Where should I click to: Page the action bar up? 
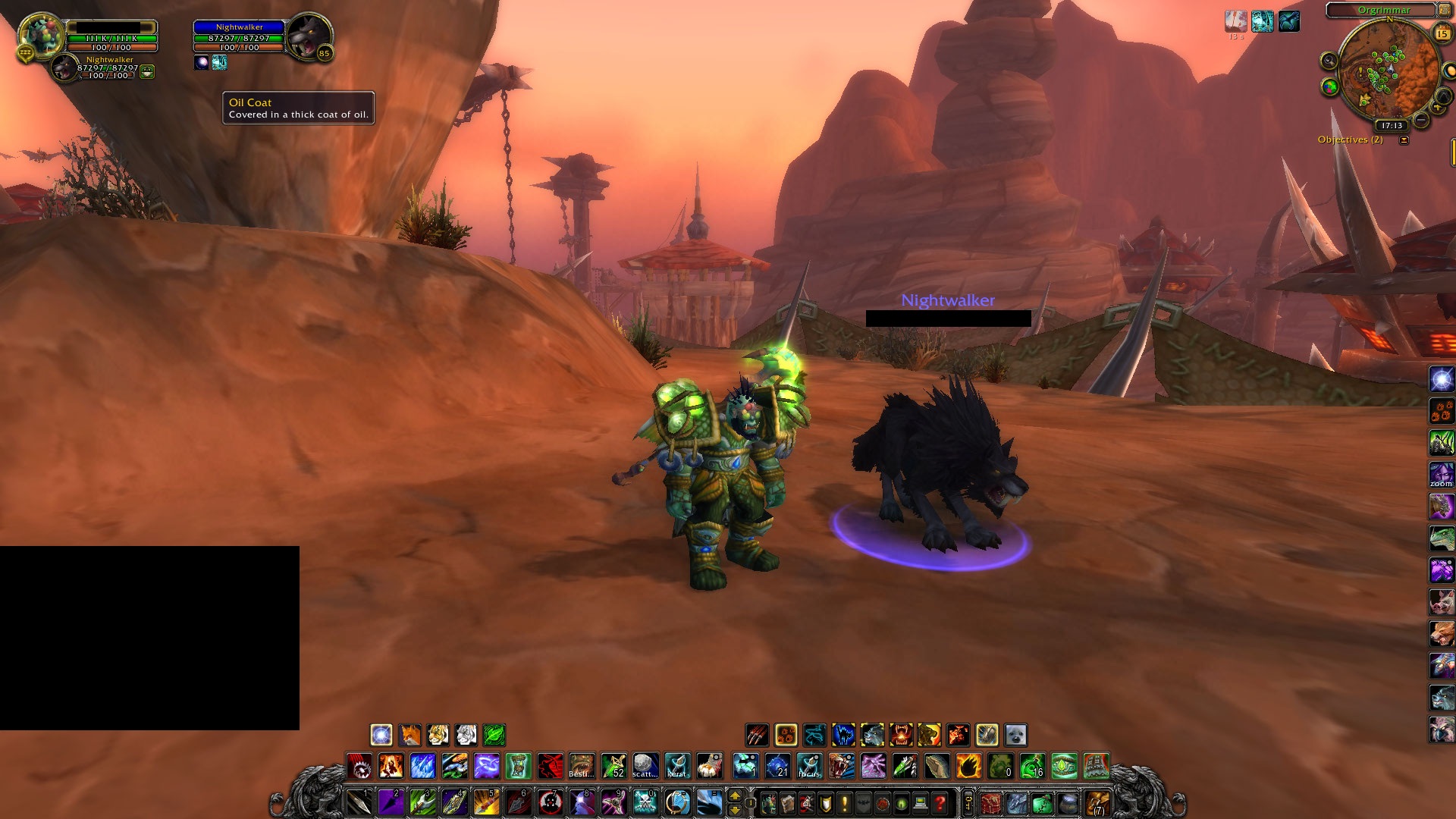click(734, 795)
